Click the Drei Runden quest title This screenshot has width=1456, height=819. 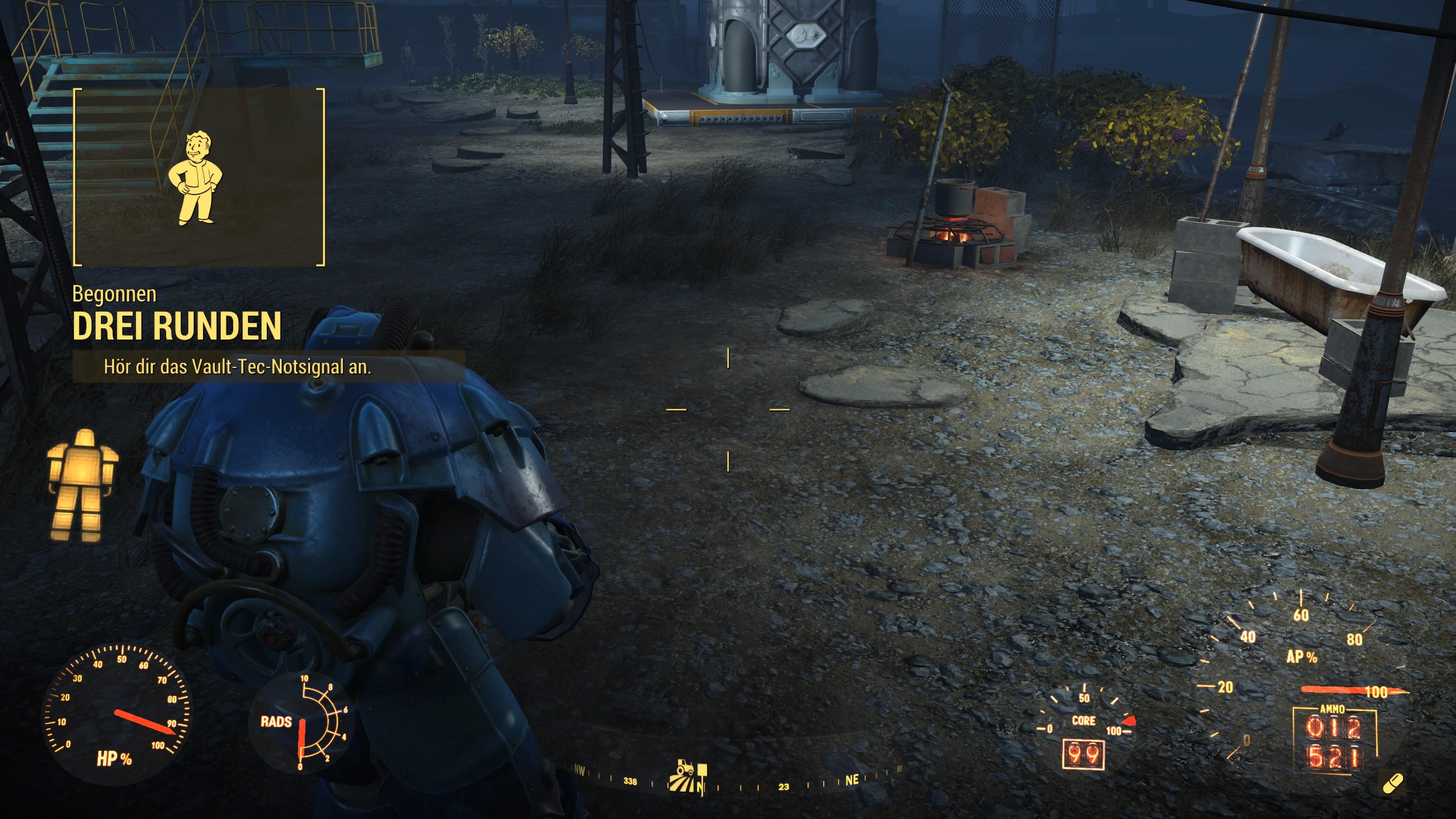click(177, 327)
